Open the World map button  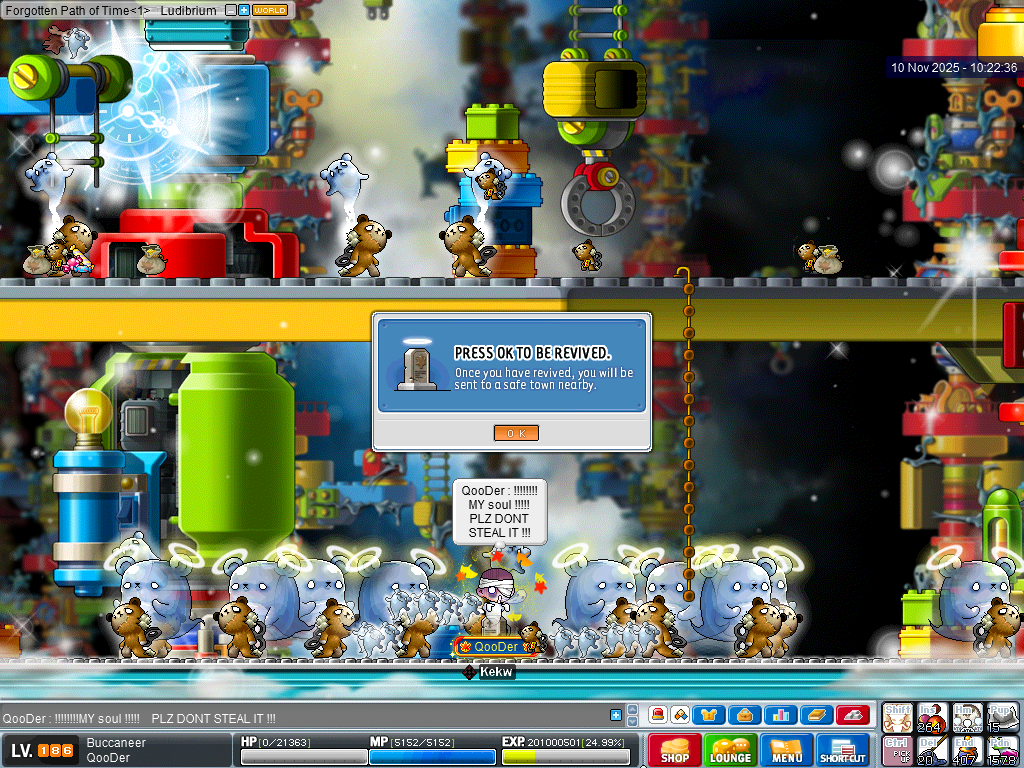click(270, 10)
